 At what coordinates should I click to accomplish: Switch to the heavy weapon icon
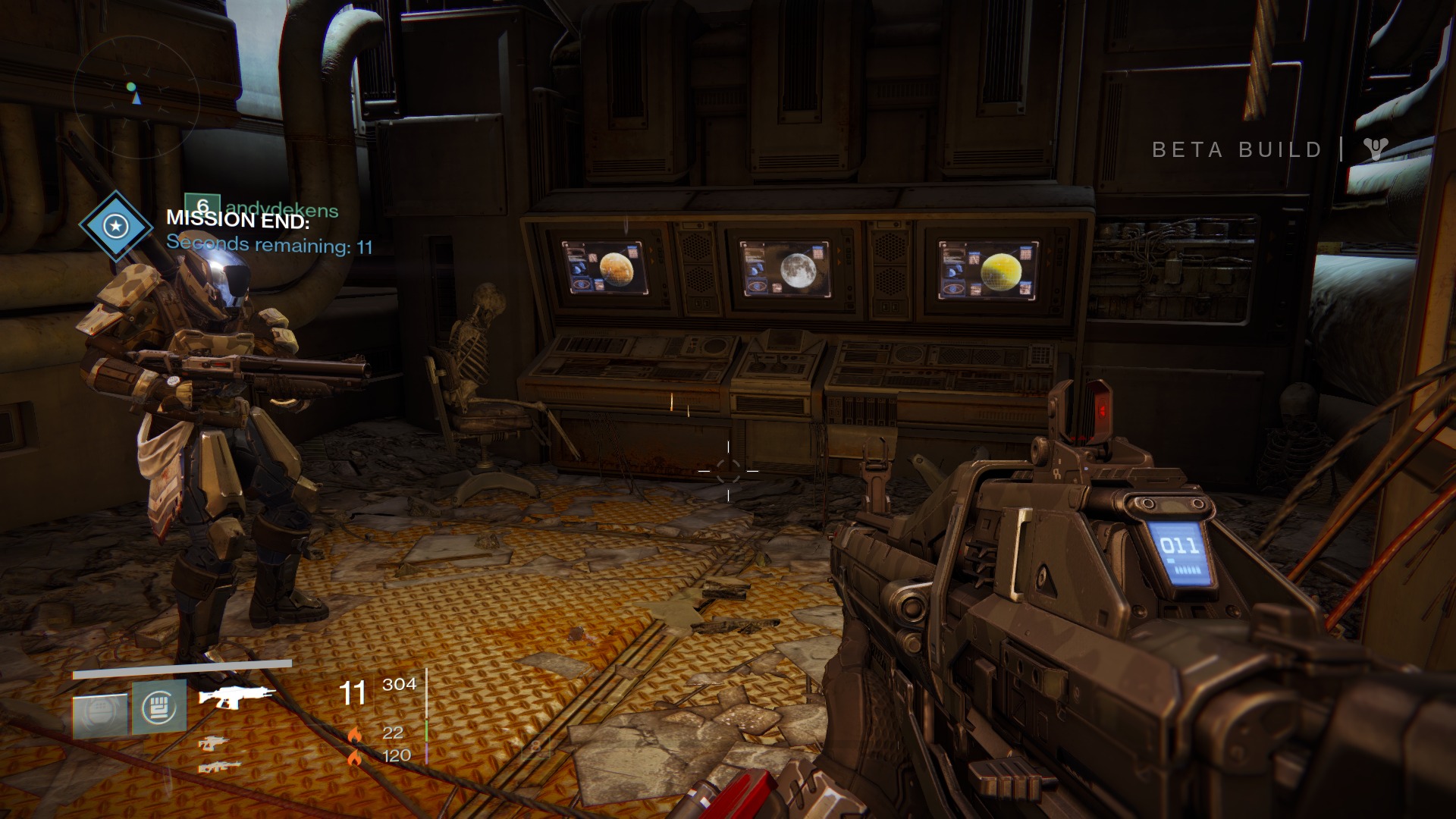coord(219,767)
